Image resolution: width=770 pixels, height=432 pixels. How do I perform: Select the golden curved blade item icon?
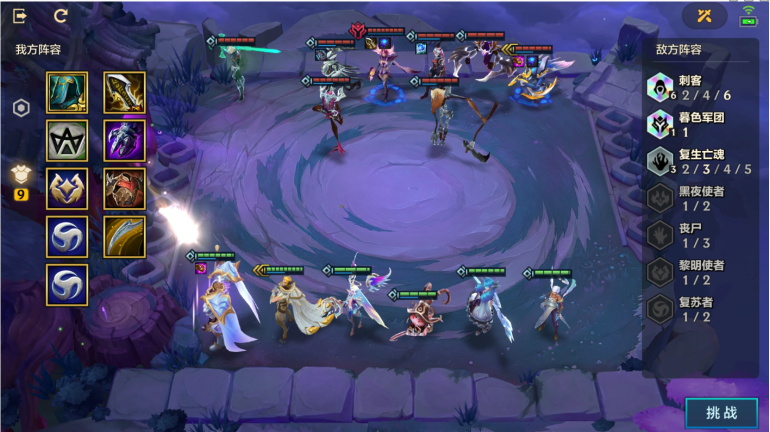point(125,93)
